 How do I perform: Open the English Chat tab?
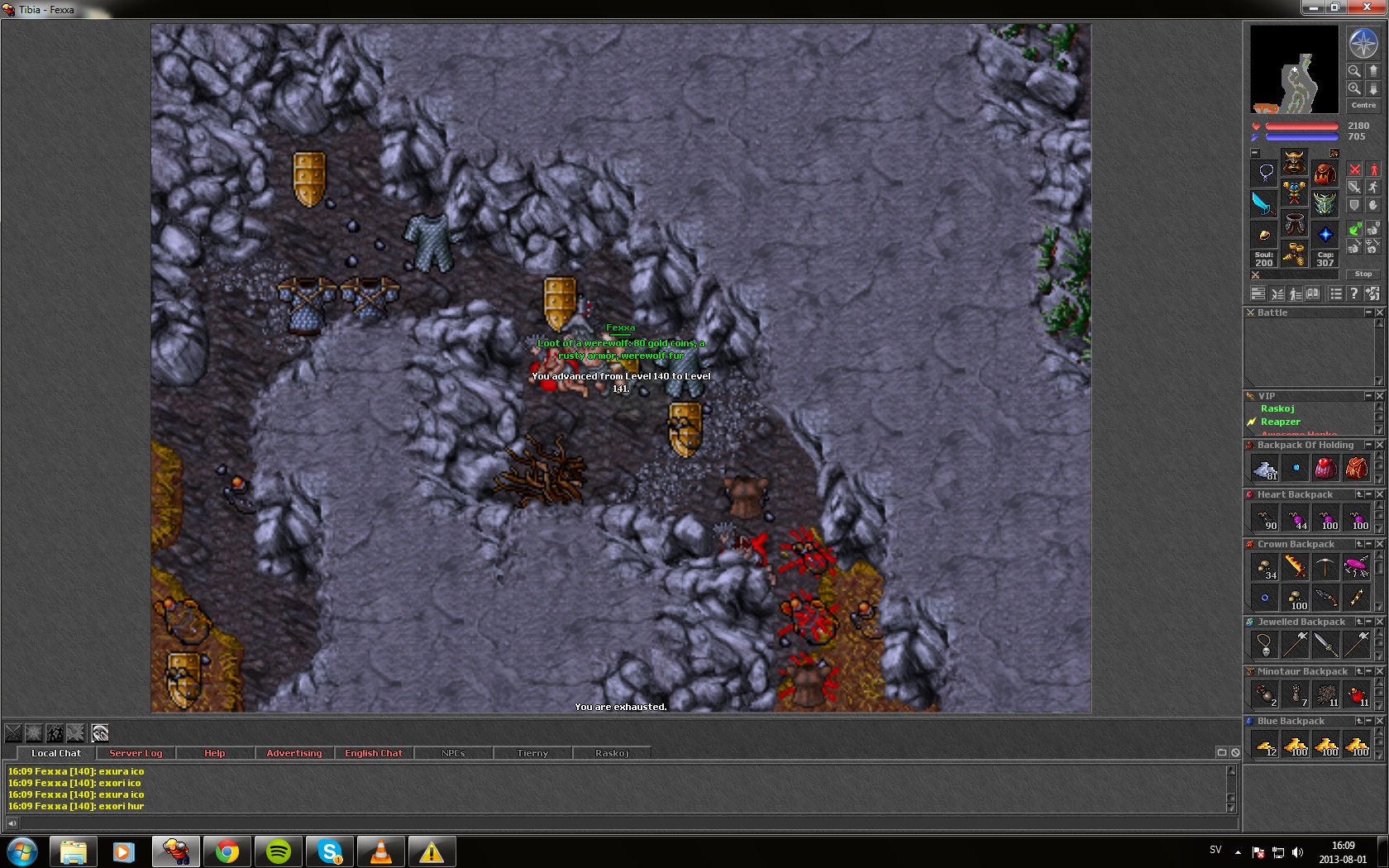pos(374,753)
